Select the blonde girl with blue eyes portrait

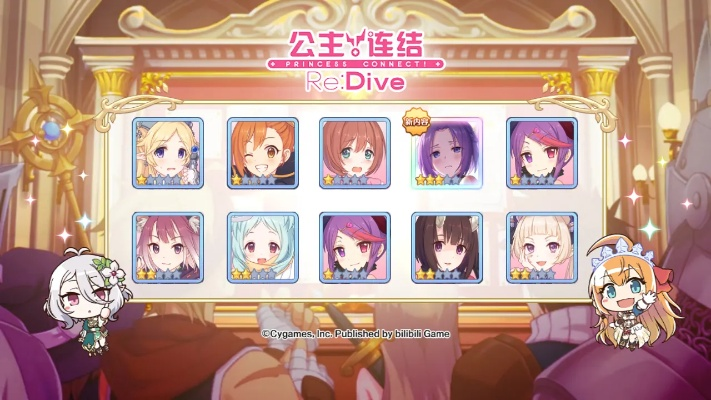click(167, 153)
